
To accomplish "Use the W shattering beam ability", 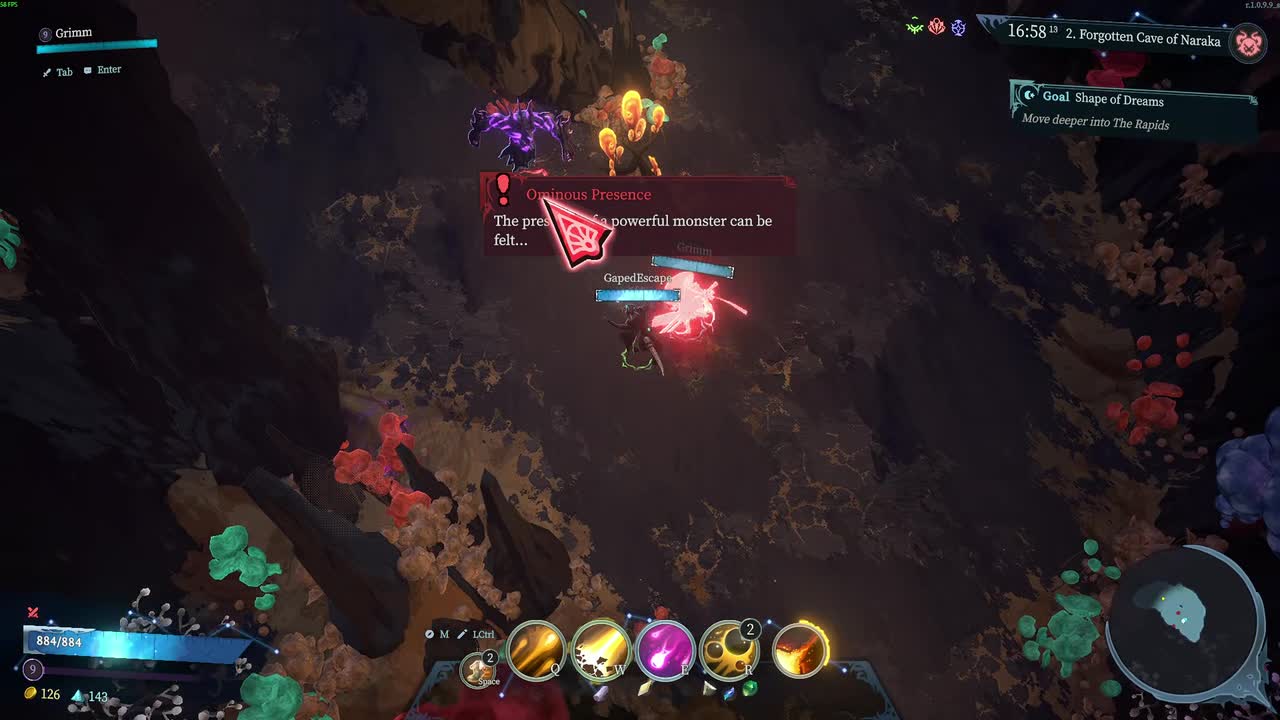I will click(601, 650).
